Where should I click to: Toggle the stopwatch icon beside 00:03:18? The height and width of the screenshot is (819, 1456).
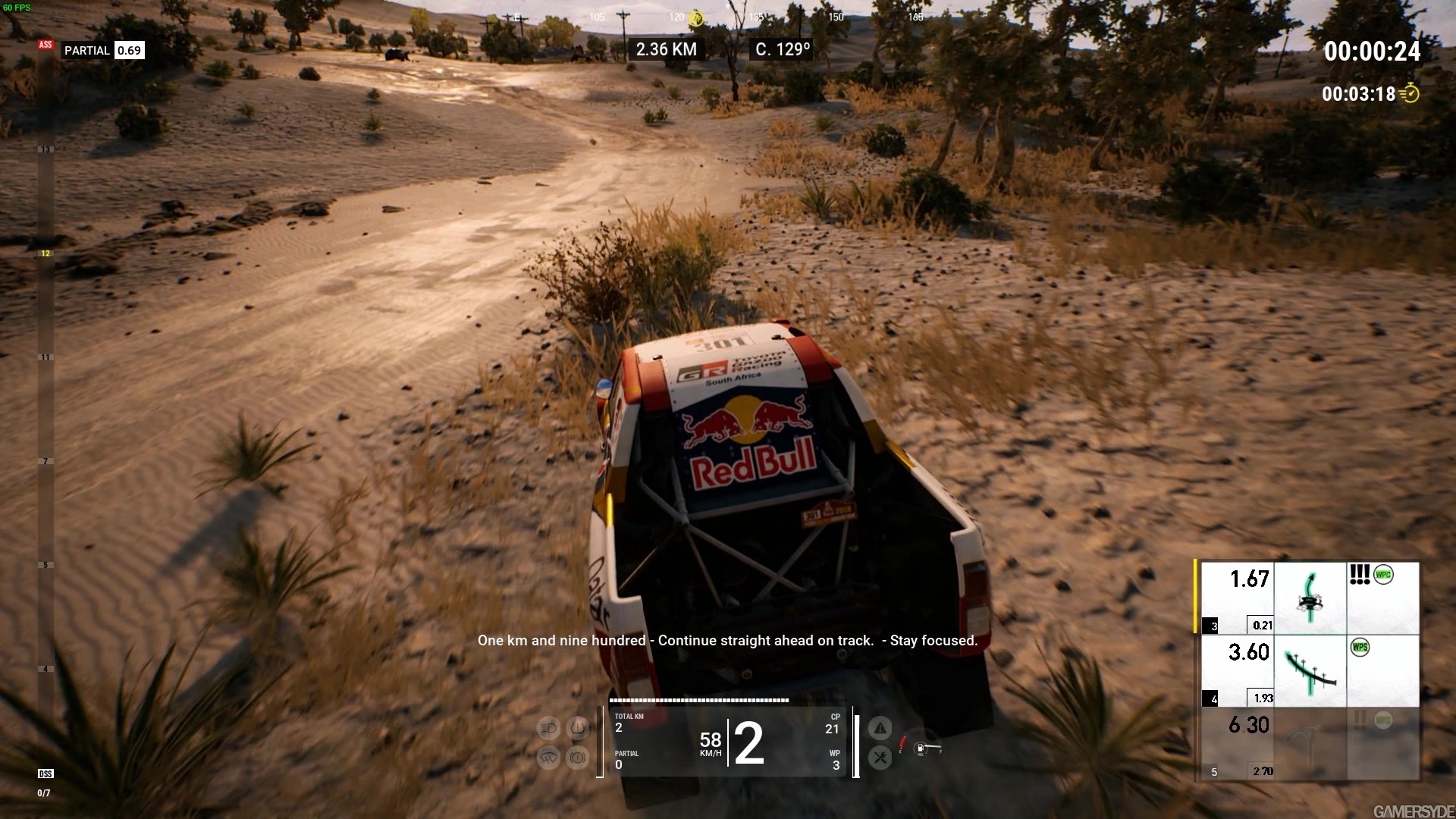point(1412,93)
